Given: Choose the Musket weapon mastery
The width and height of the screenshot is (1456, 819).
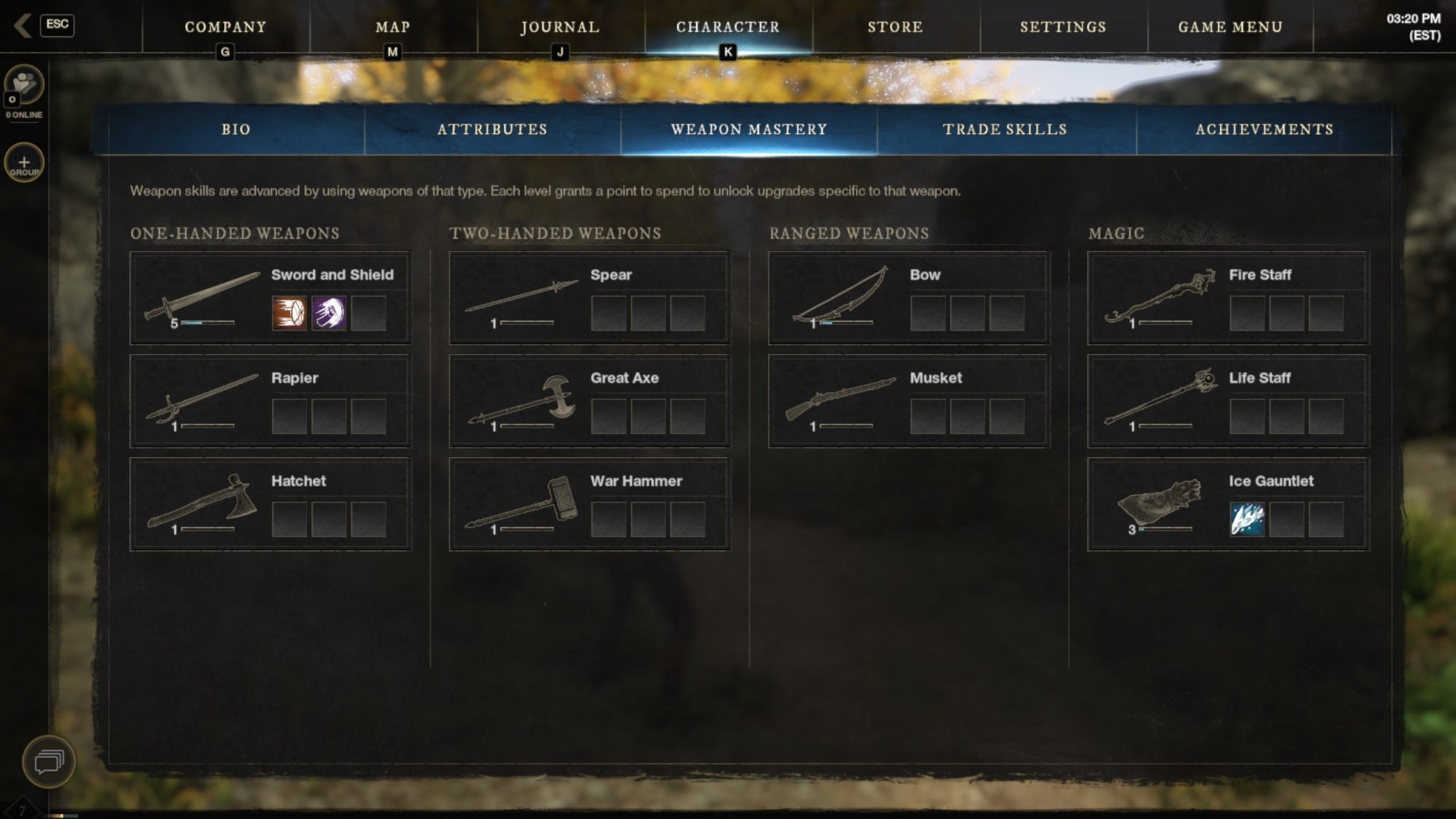Looking at the screenshot, I should [x=909, y=401].
